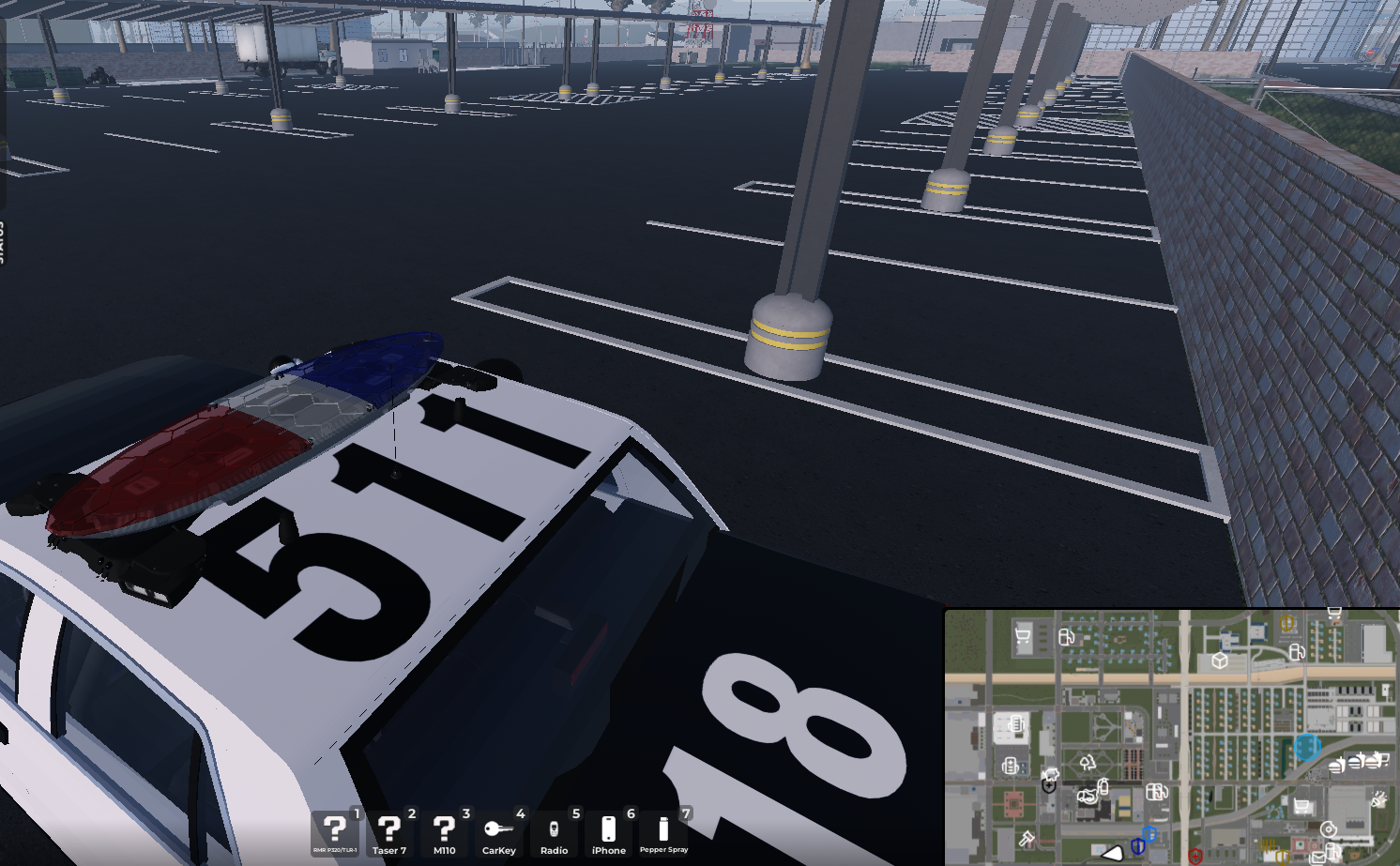Select the RMR P320/TLR-1 hotbar slot

pyautogui.click(x=335, y=833)
